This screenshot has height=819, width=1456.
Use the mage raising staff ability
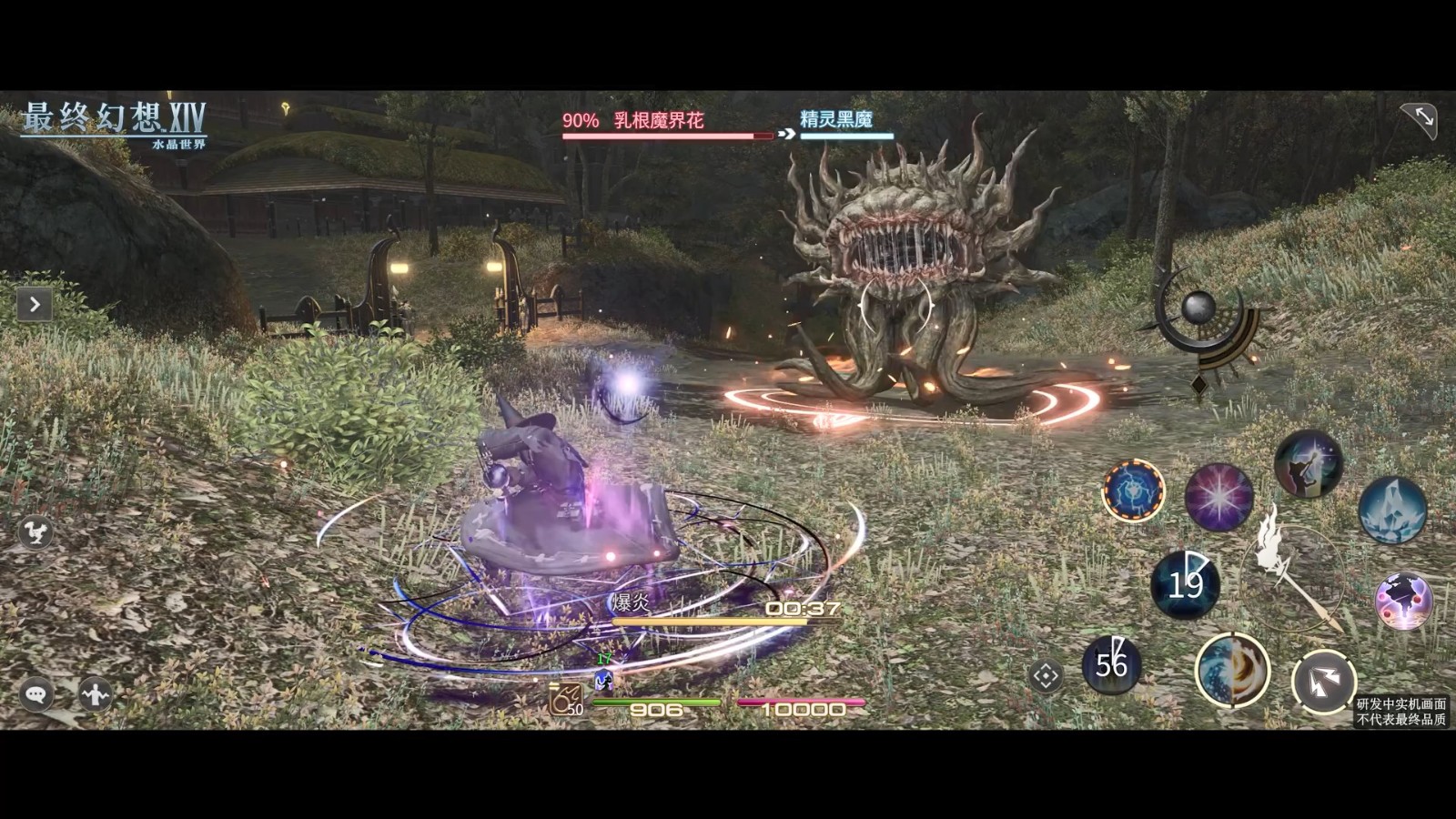(x=1308, y=464)
